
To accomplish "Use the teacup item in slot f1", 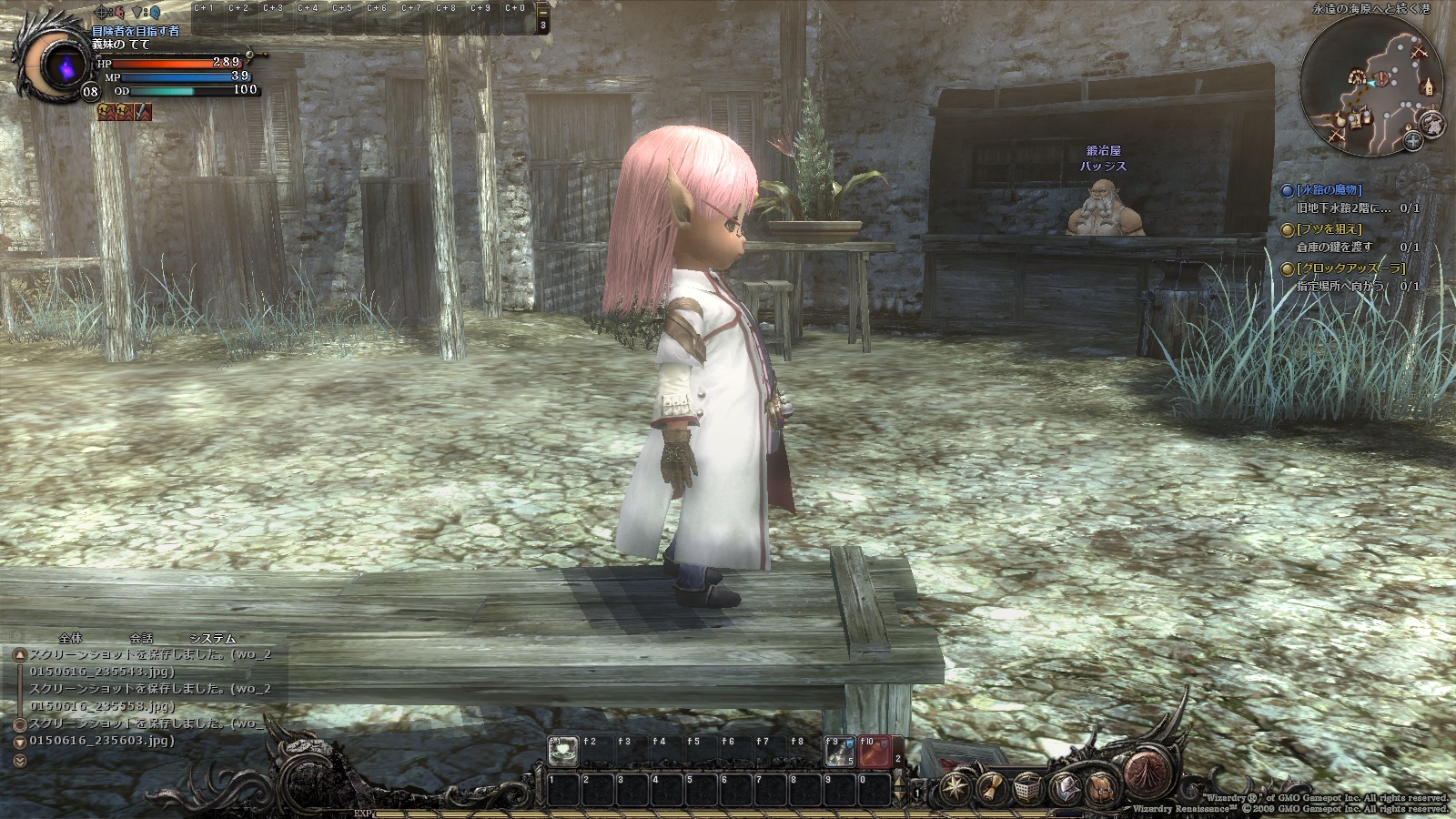I will pos(563,751).
